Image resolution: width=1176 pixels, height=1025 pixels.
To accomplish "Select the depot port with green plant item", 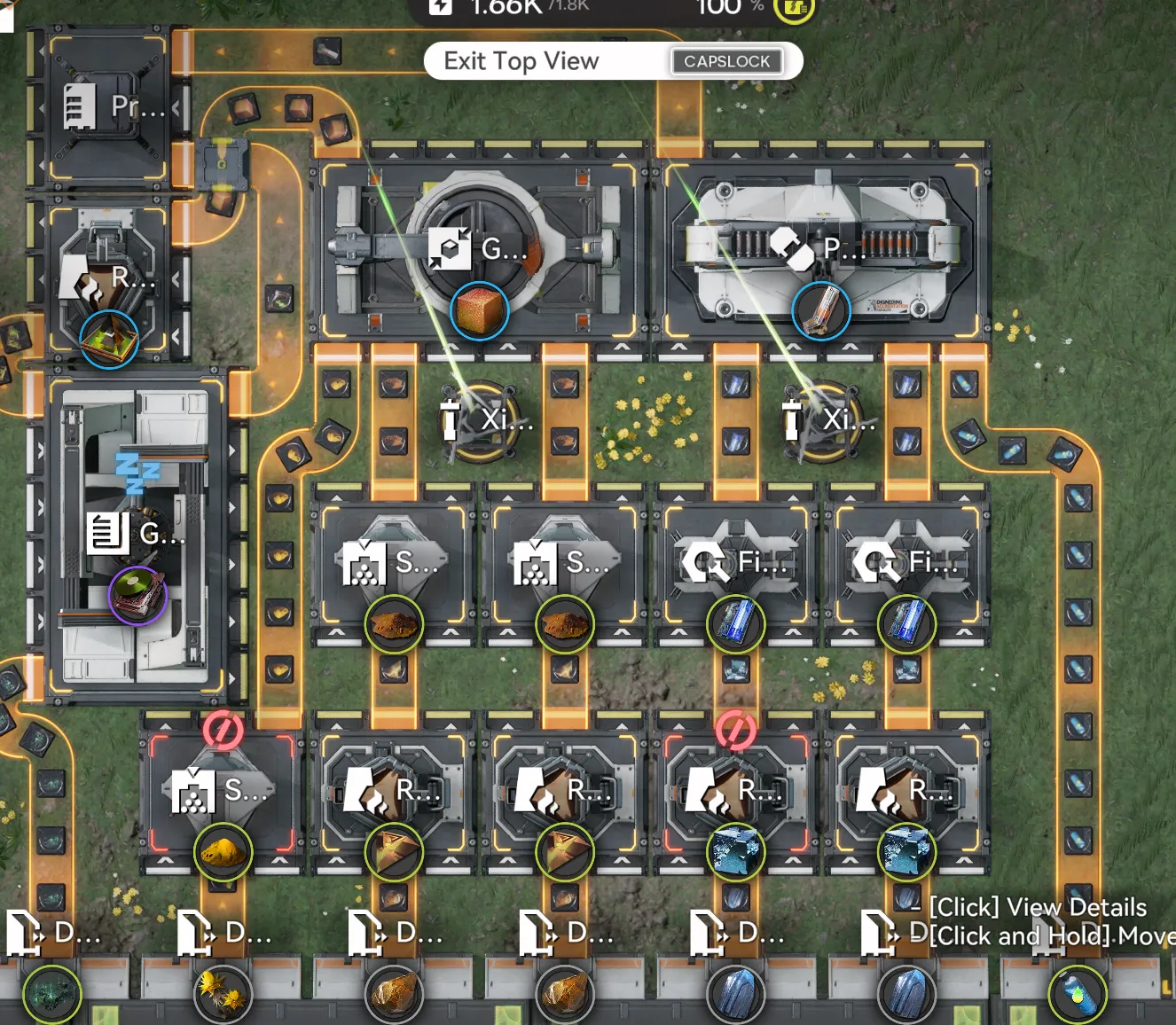I will click(51, 991).
